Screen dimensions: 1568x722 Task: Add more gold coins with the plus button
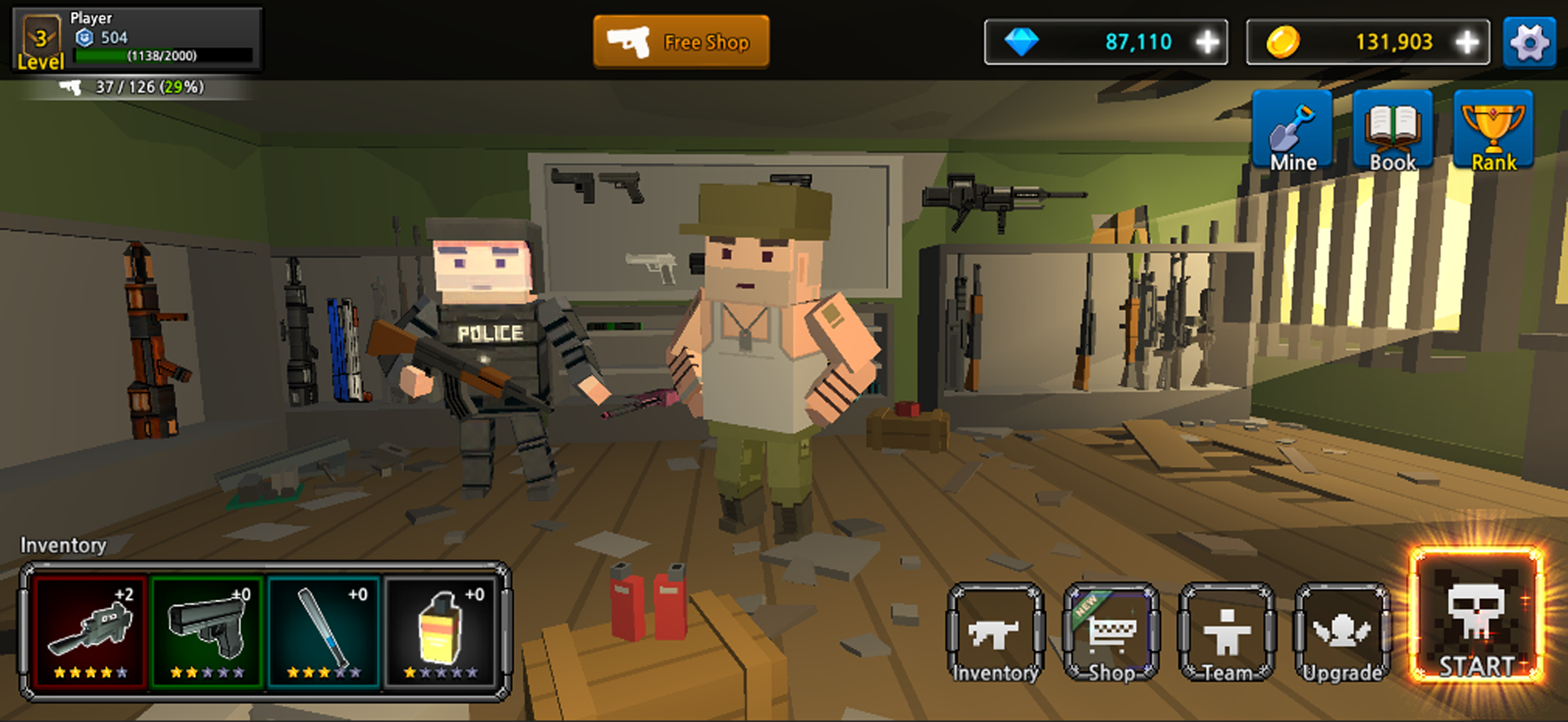[1465, 42]
